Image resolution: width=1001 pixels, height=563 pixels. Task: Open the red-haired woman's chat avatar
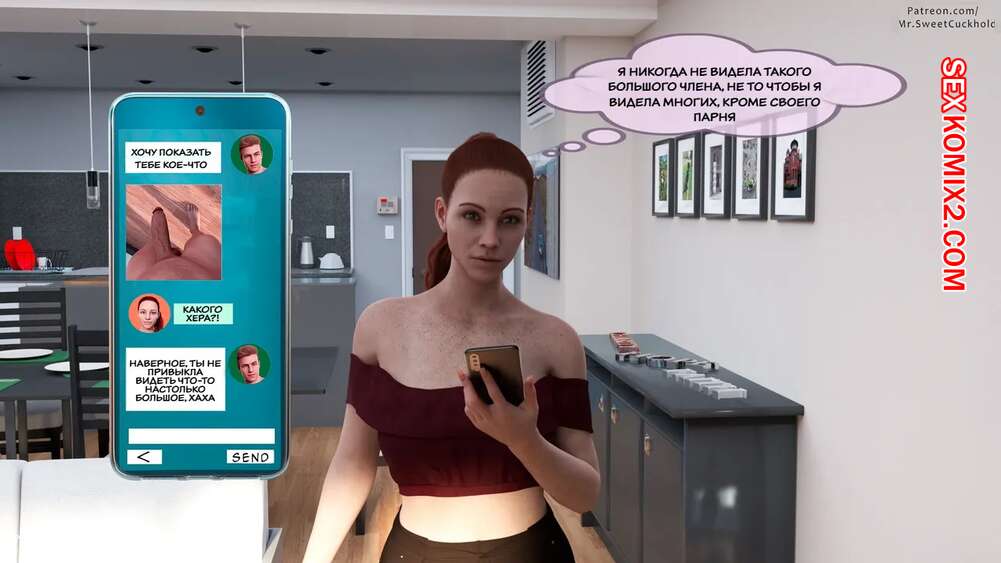(x=148, y=313)
